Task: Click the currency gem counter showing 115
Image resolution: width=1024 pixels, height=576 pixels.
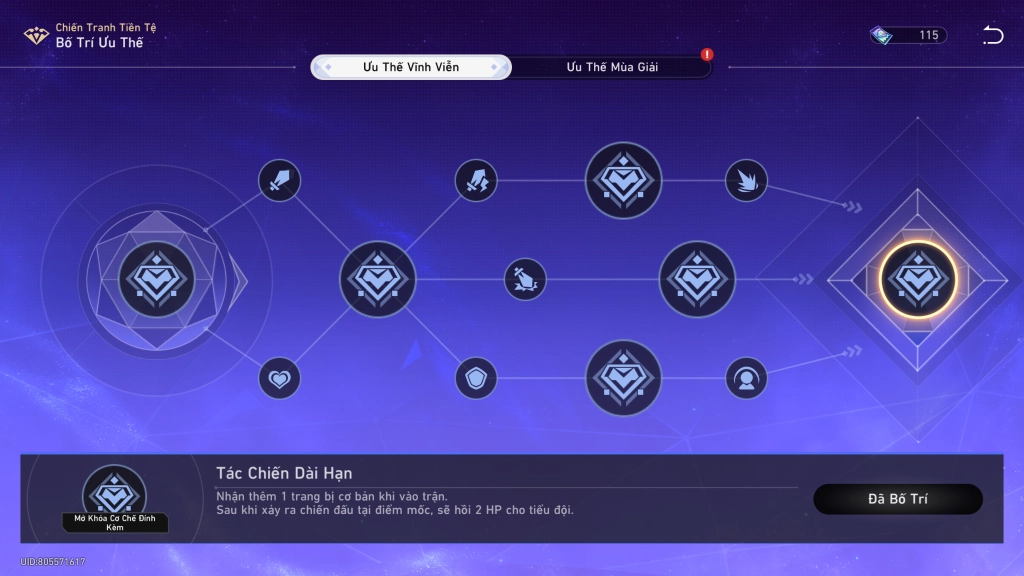Action: click(x=908, y=36)
